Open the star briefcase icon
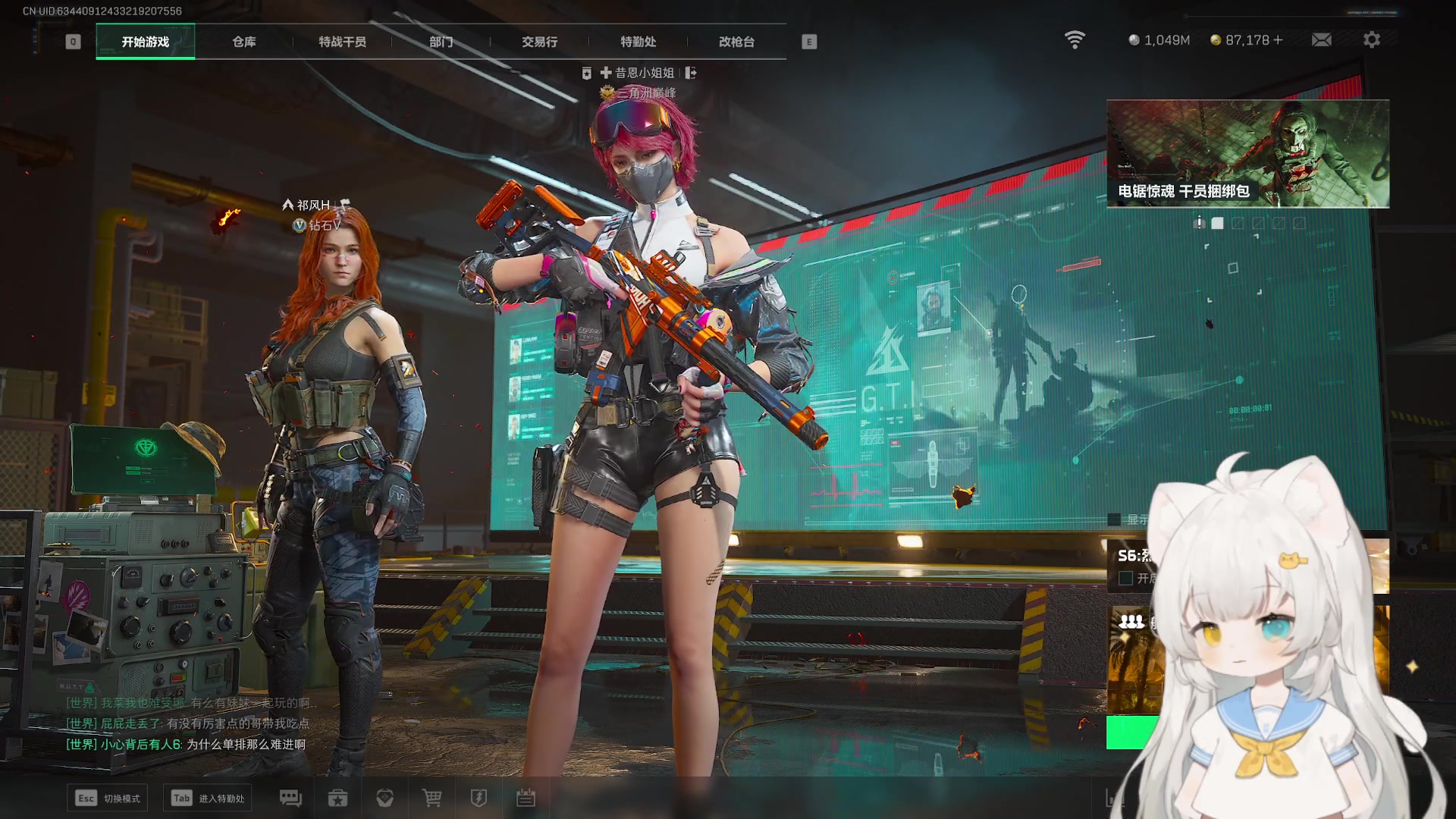Image resolution: width=1456 pixels, height=819 pixels. (337, 798)
